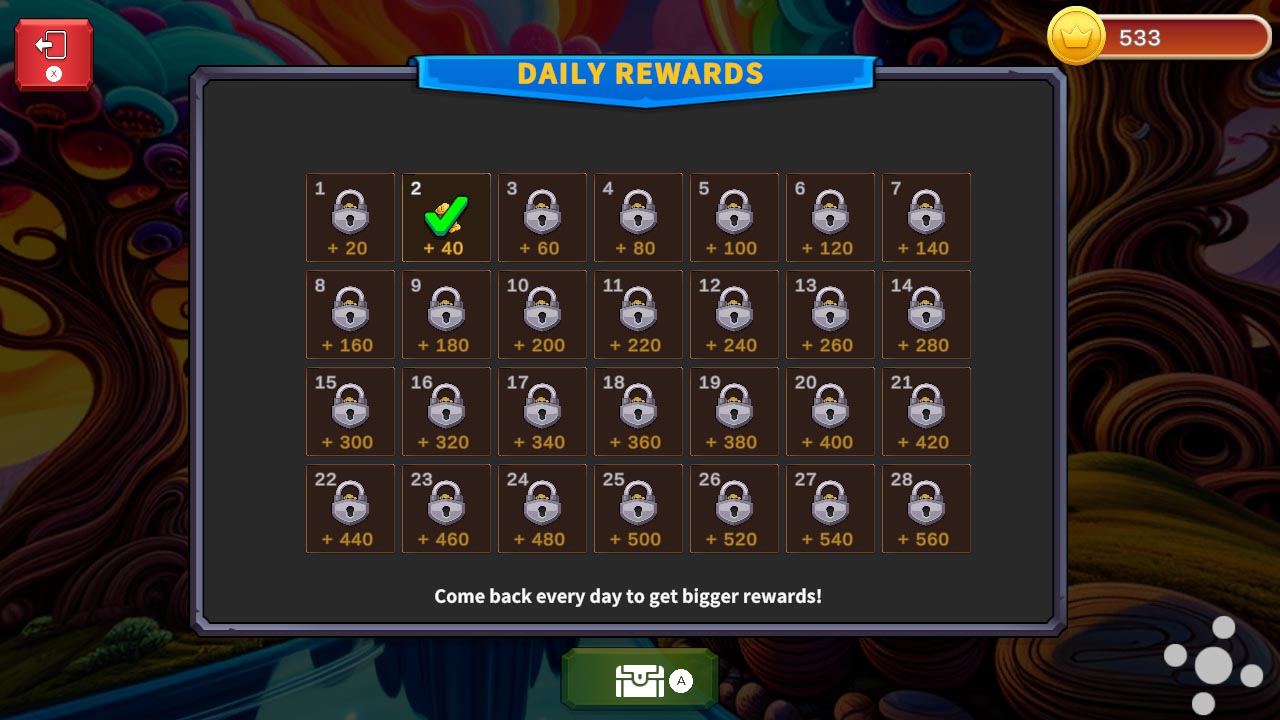Image resolution: width=1280 pixels, height=720 pixels.
Task: Select the padlock icon for day 7
Action: [x=926, y=213]
